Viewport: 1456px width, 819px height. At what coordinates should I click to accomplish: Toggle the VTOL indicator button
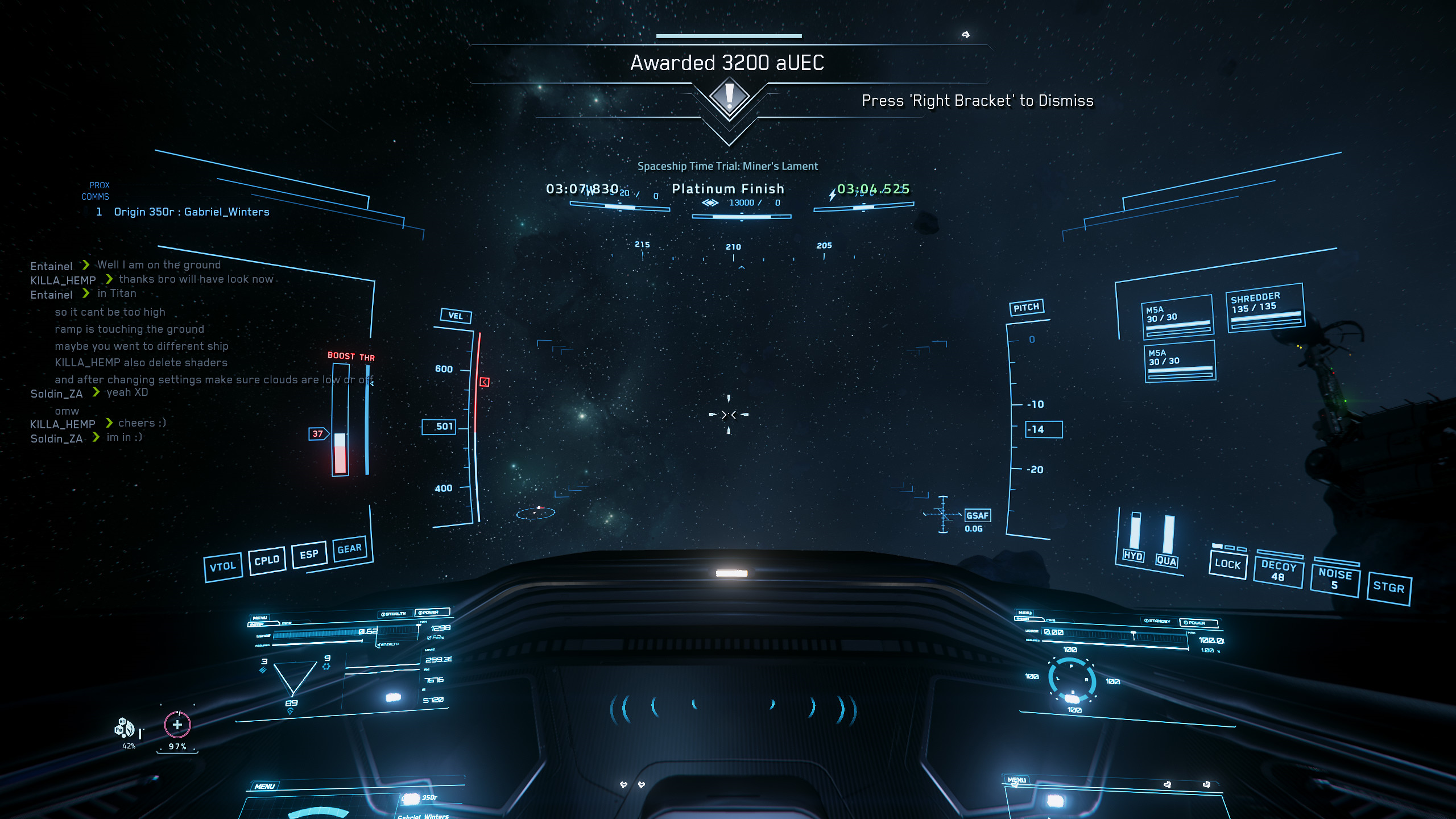pos(223,566)
